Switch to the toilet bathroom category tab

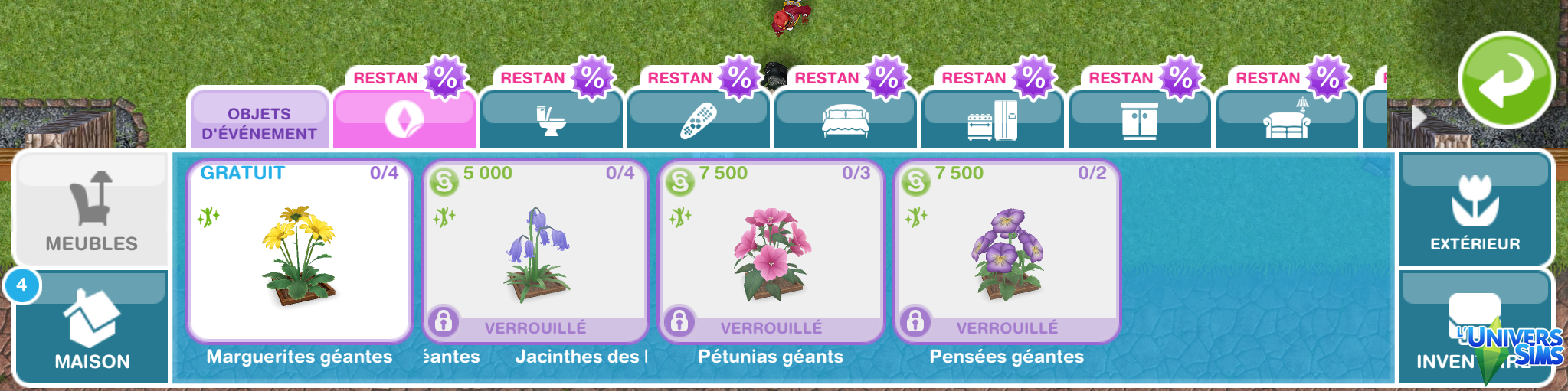tap(550, 120)
